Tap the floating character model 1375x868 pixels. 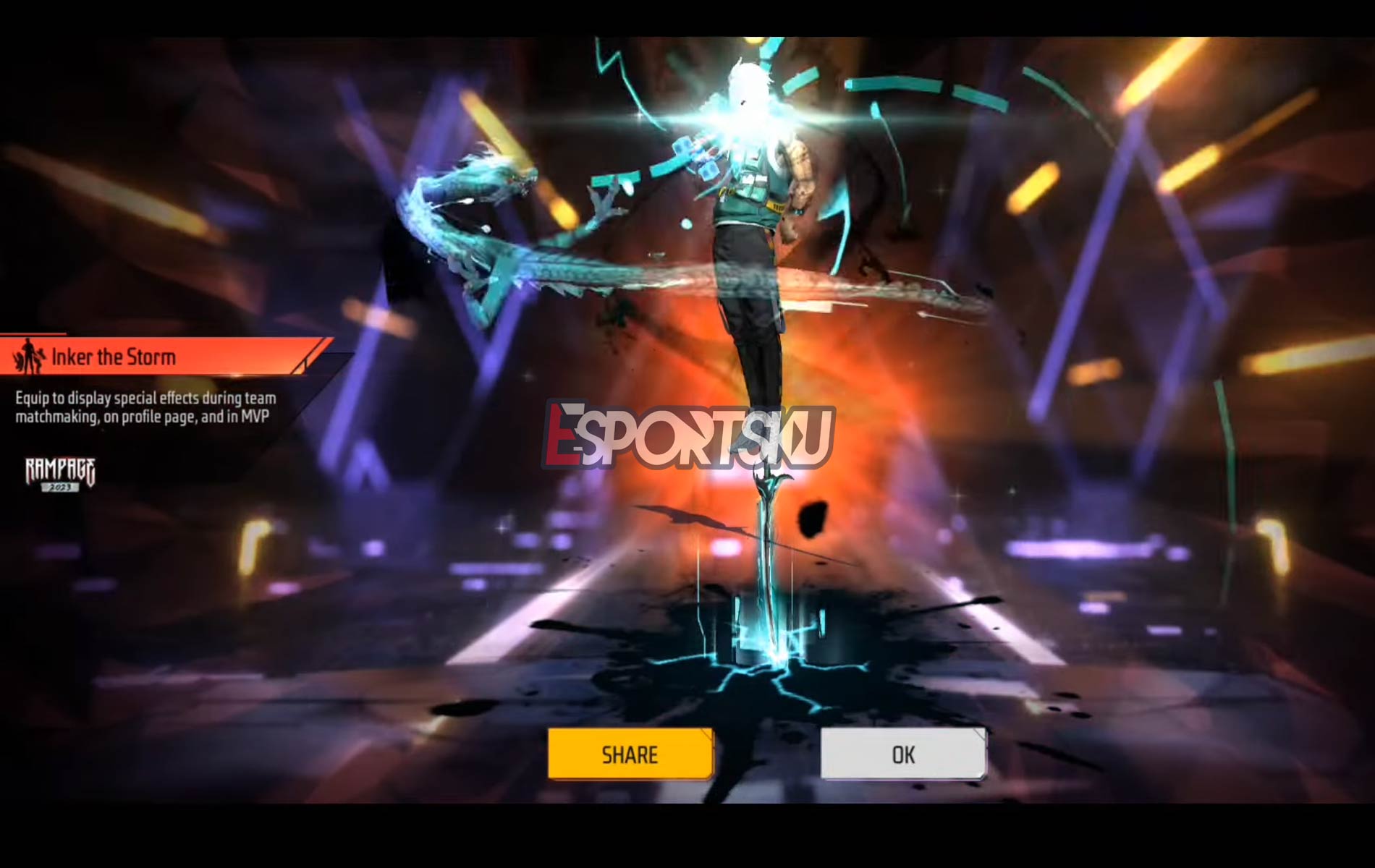[x=745, y=253]
